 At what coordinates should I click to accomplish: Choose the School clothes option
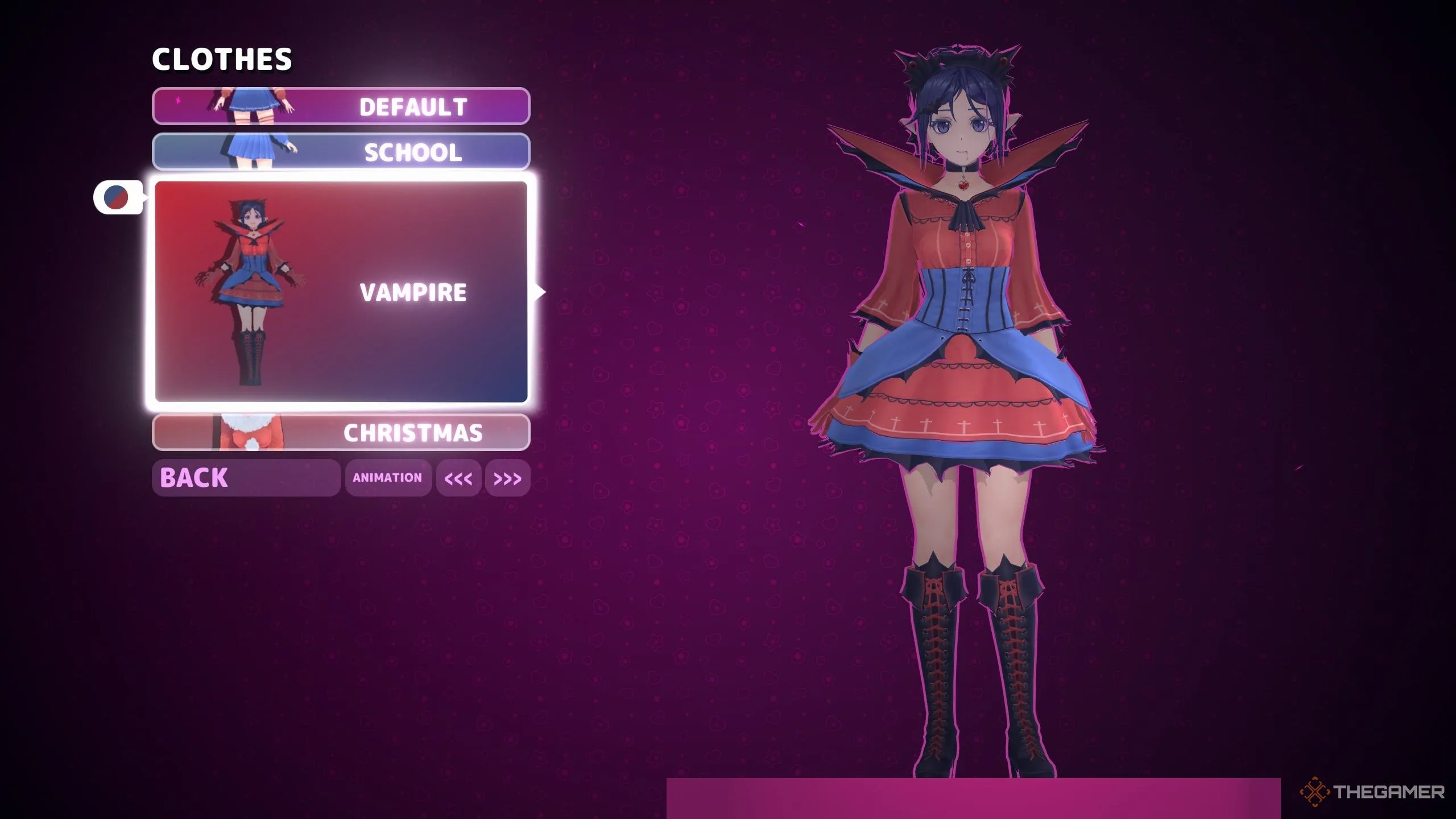341,152
